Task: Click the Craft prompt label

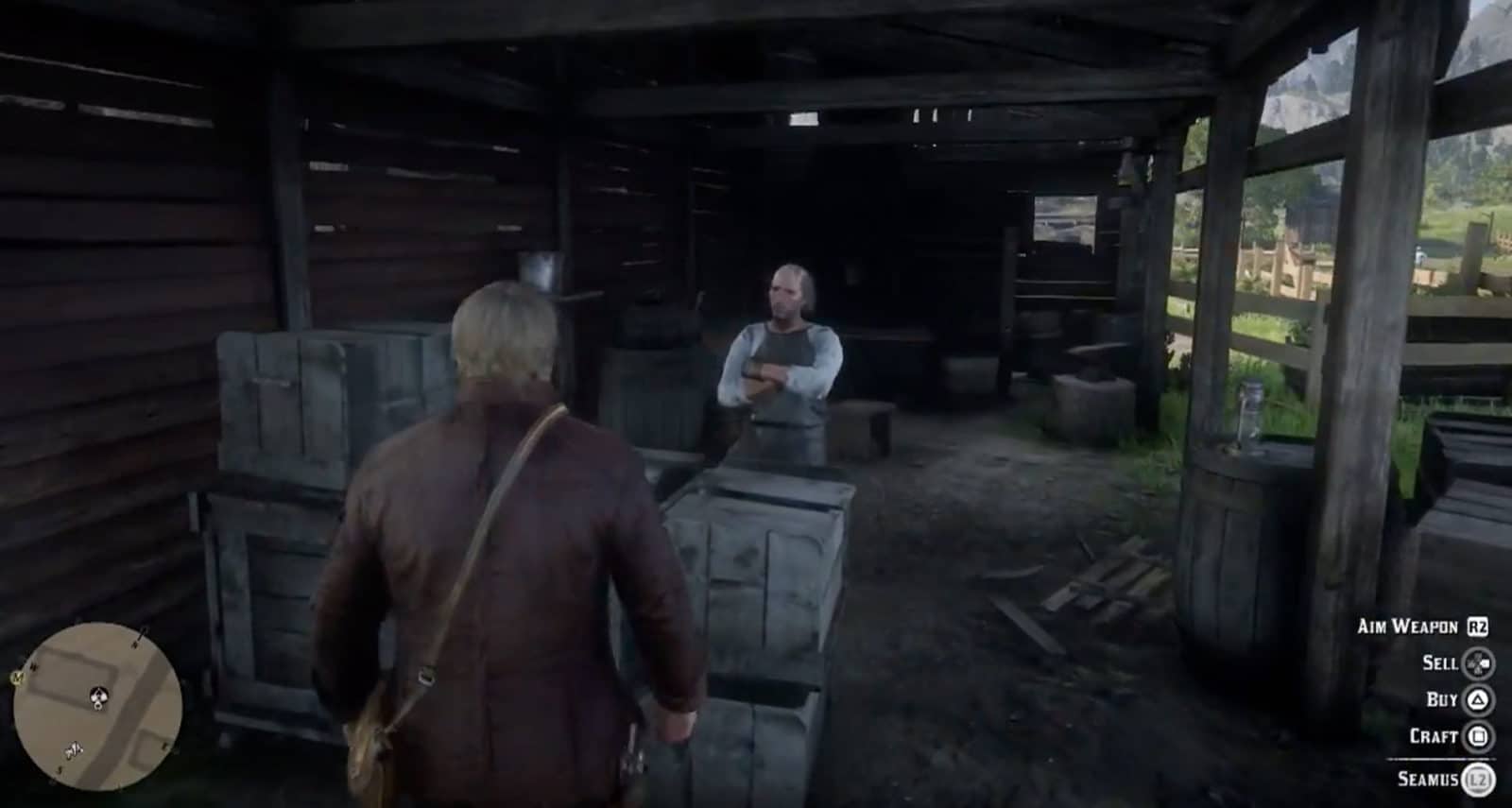Action: click(1433, 737)
